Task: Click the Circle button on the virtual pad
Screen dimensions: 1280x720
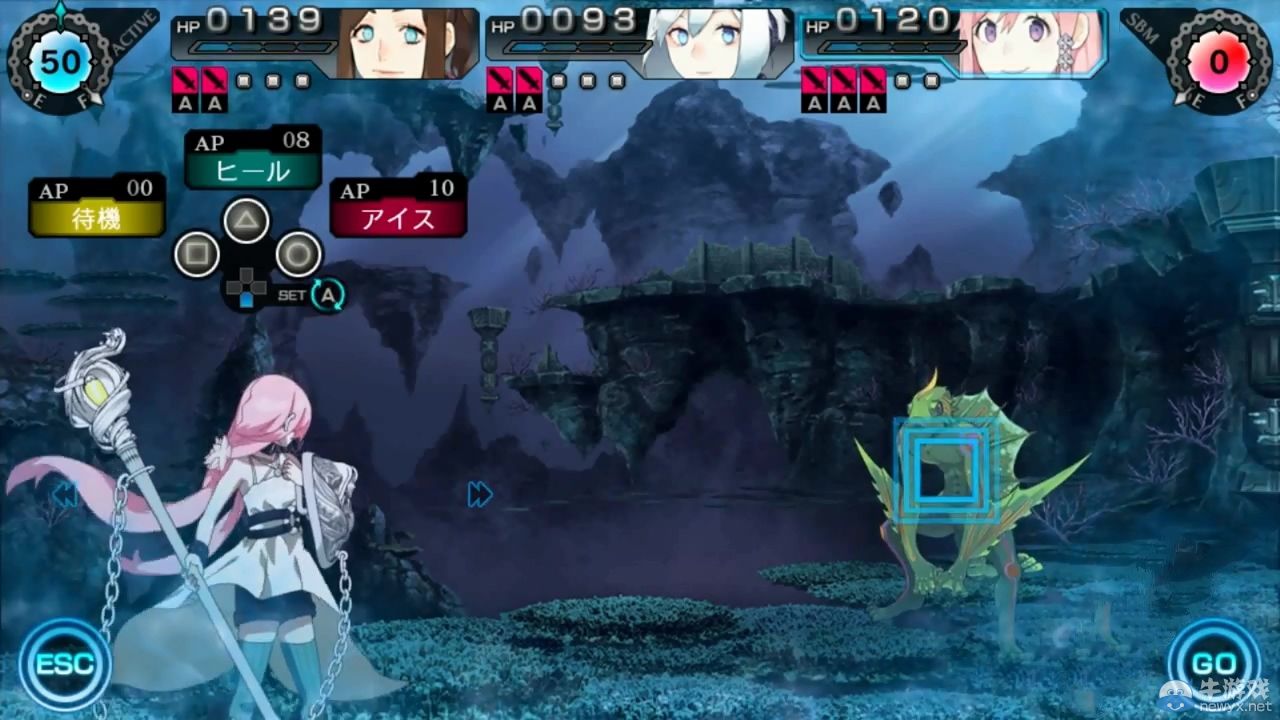Action: click(297, 254)
